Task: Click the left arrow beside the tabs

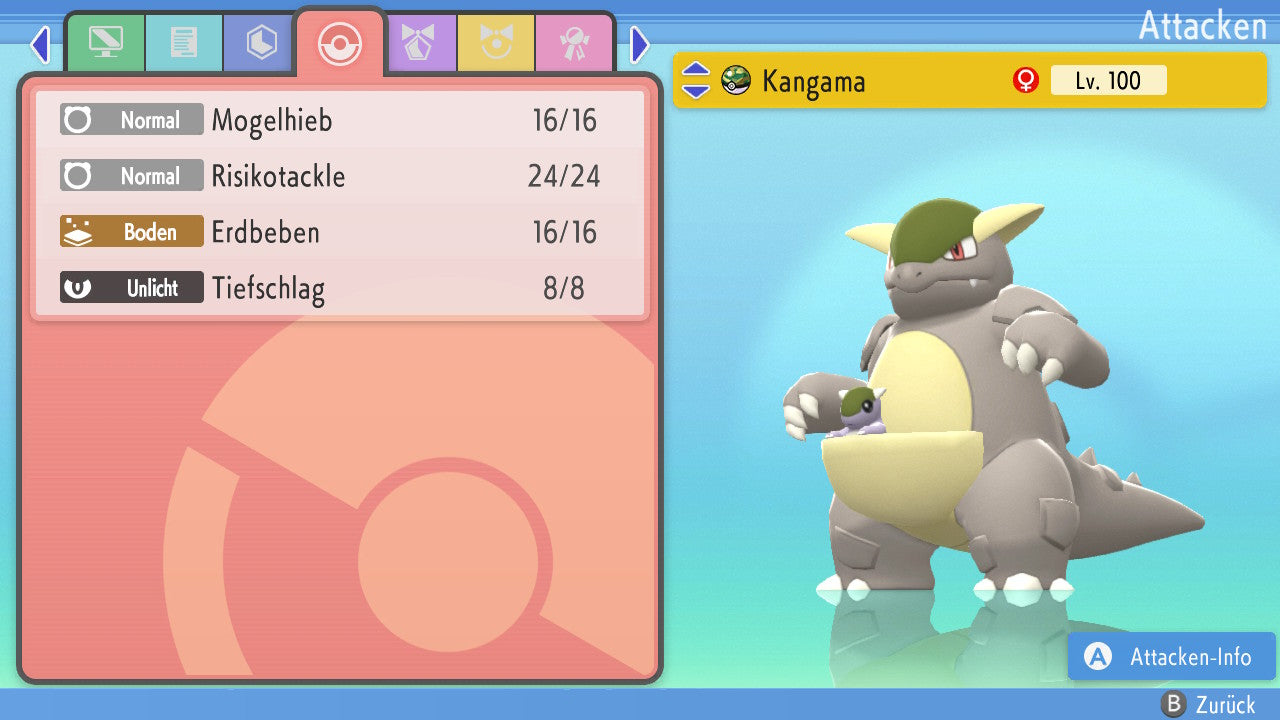Action: pyautogui.click(x=40, y=44)
